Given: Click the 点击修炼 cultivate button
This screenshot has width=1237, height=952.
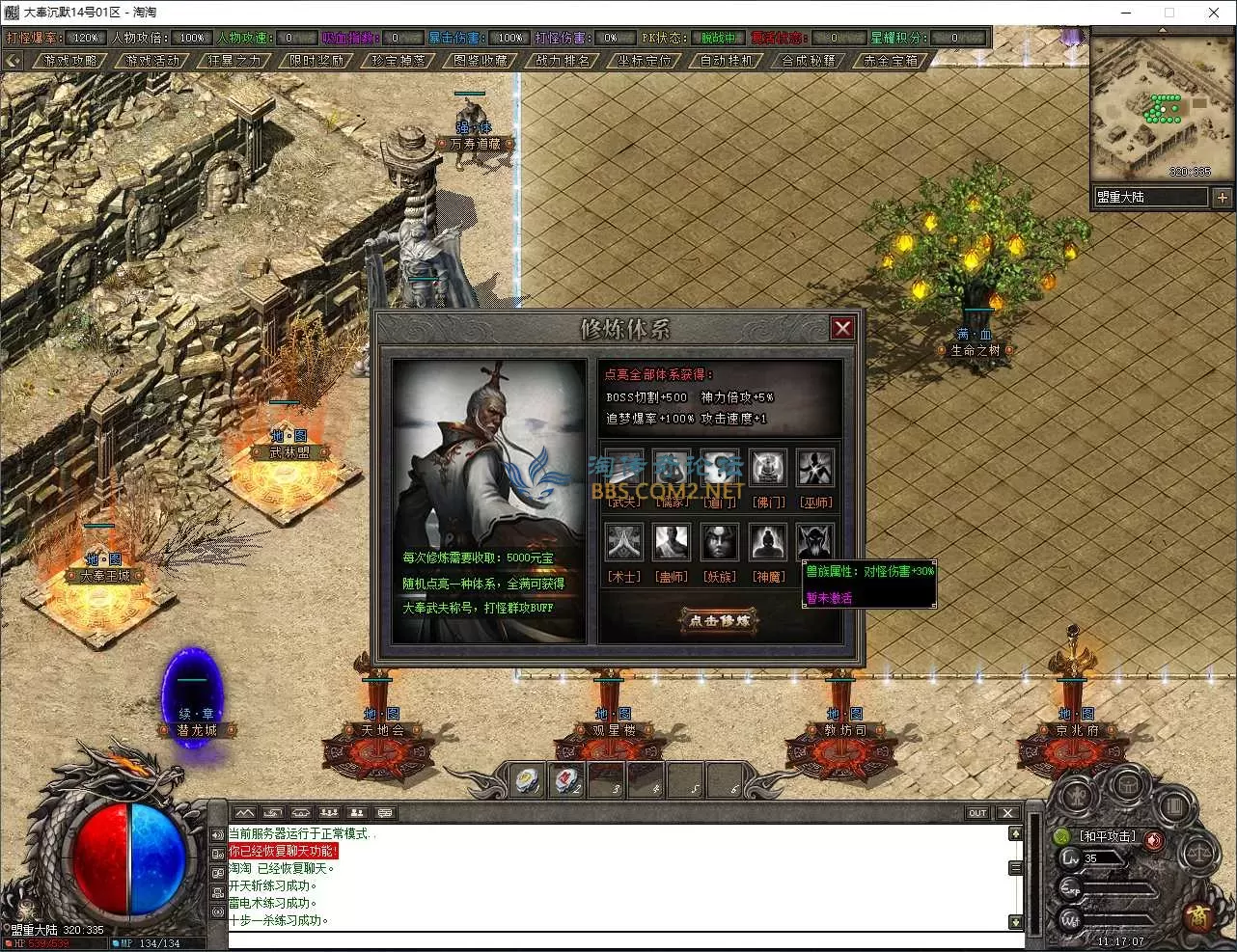Looking at the screenshot, I should [720, 620].
